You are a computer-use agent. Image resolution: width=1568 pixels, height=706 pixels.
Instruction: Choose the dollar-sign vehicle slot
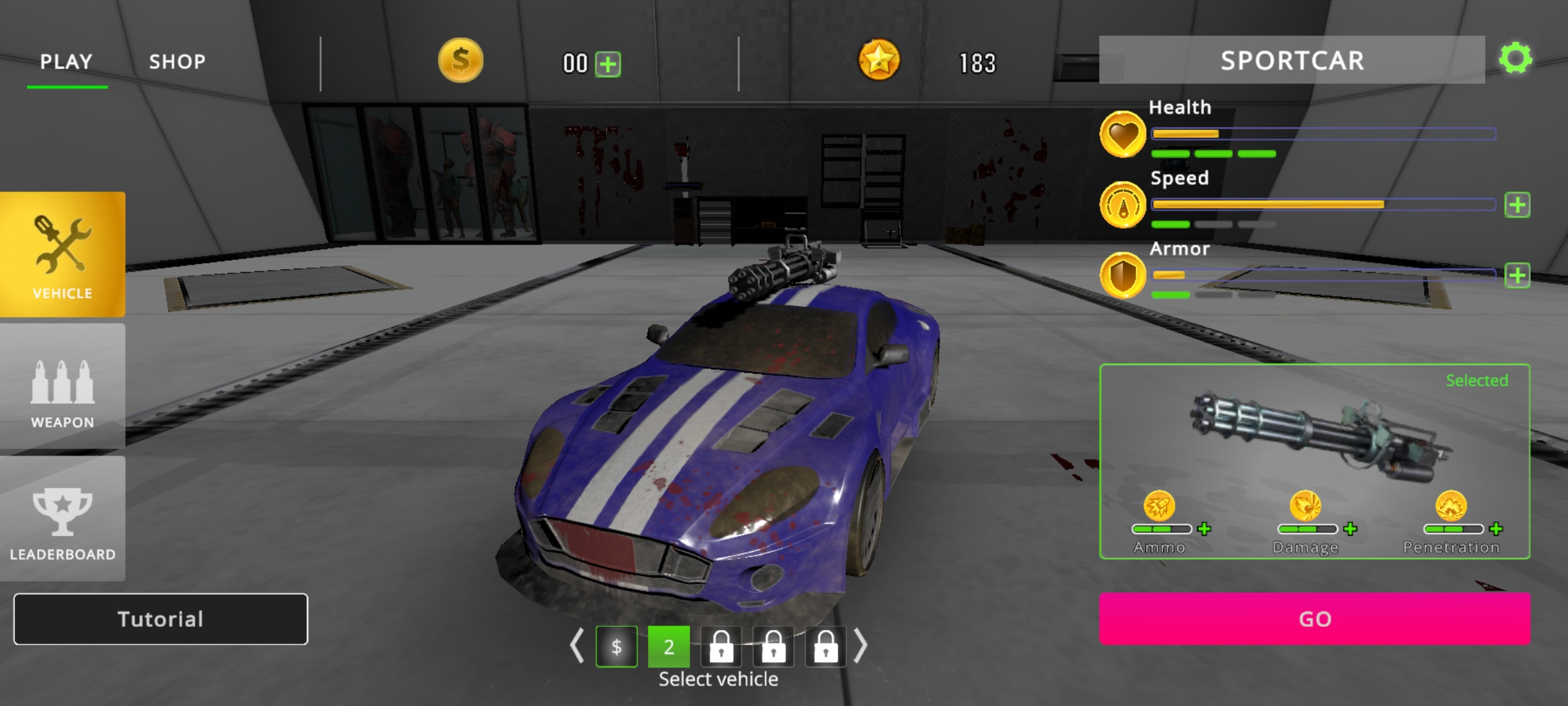coord(616,647)
